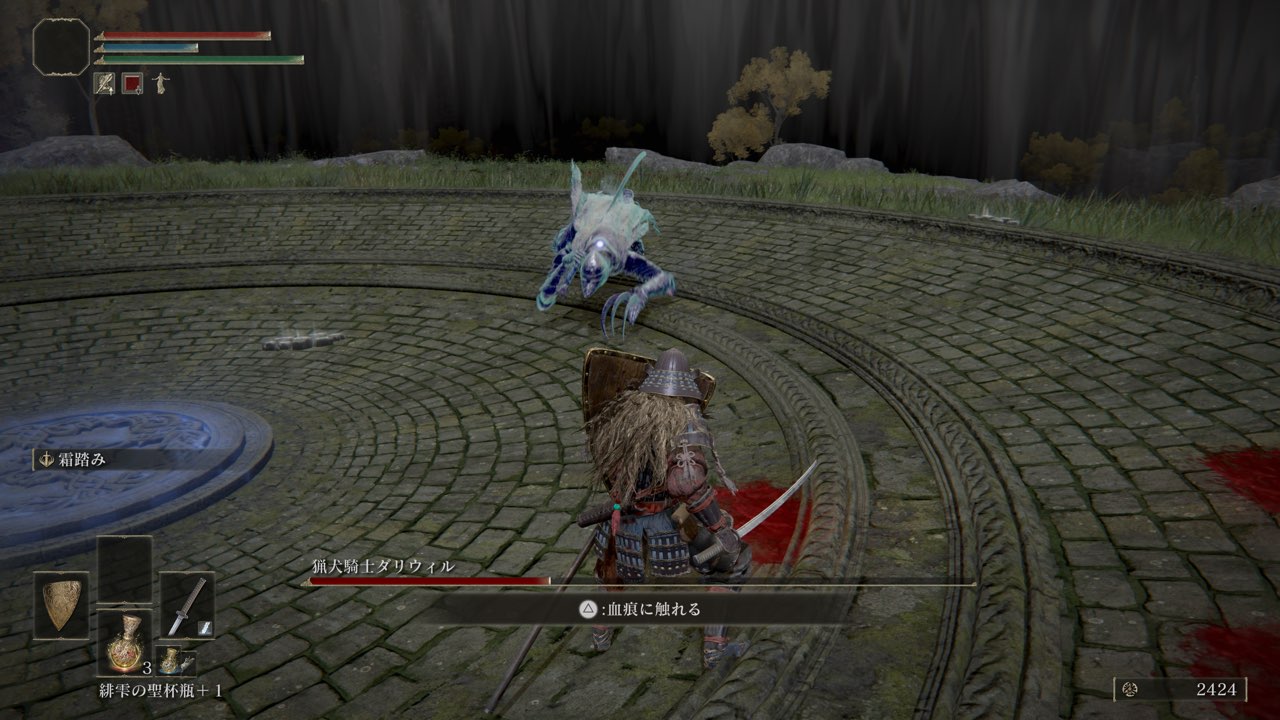Click the statue figure status icon
The image size is (1280, 720).
point(160,83)
